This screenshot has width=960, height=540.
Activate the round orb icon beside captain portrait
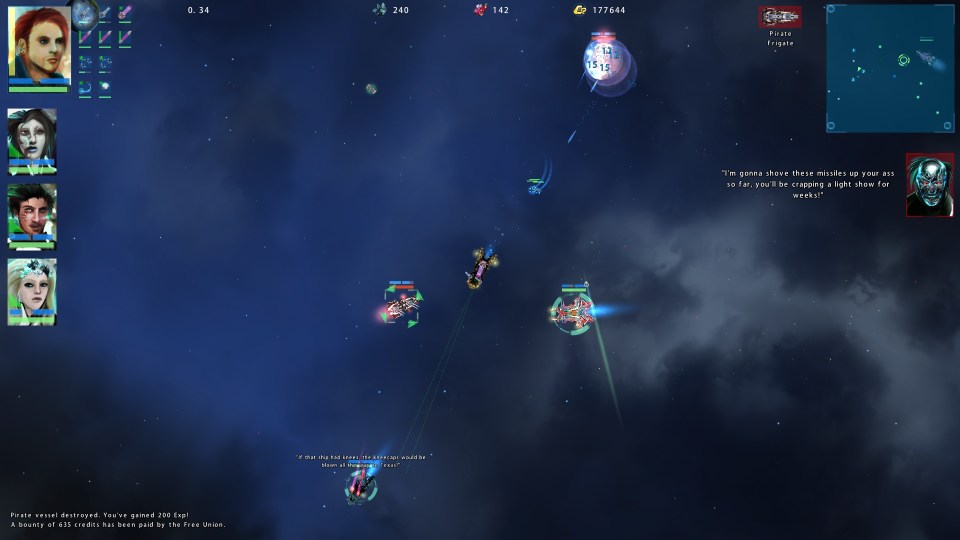pyautogui.click(x=84, y=13)
